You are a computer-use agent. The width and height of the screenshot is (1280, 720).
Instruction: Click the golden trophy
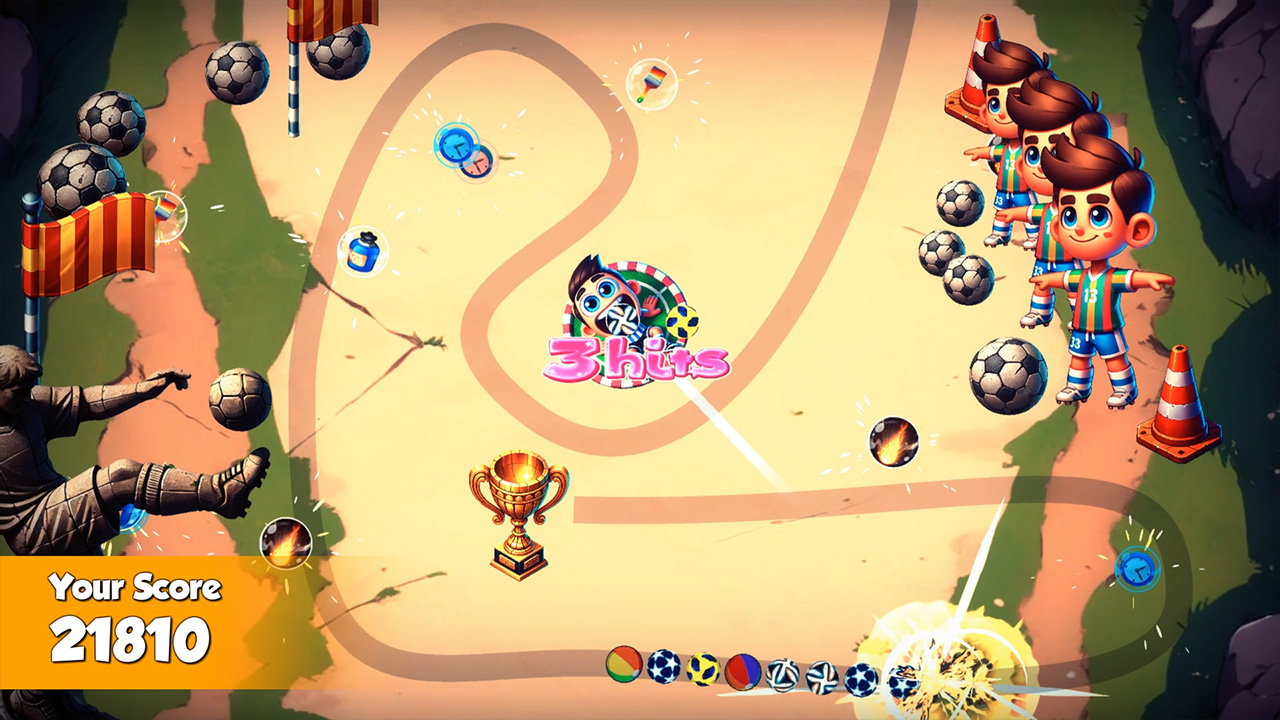click(x=515, y=510)
